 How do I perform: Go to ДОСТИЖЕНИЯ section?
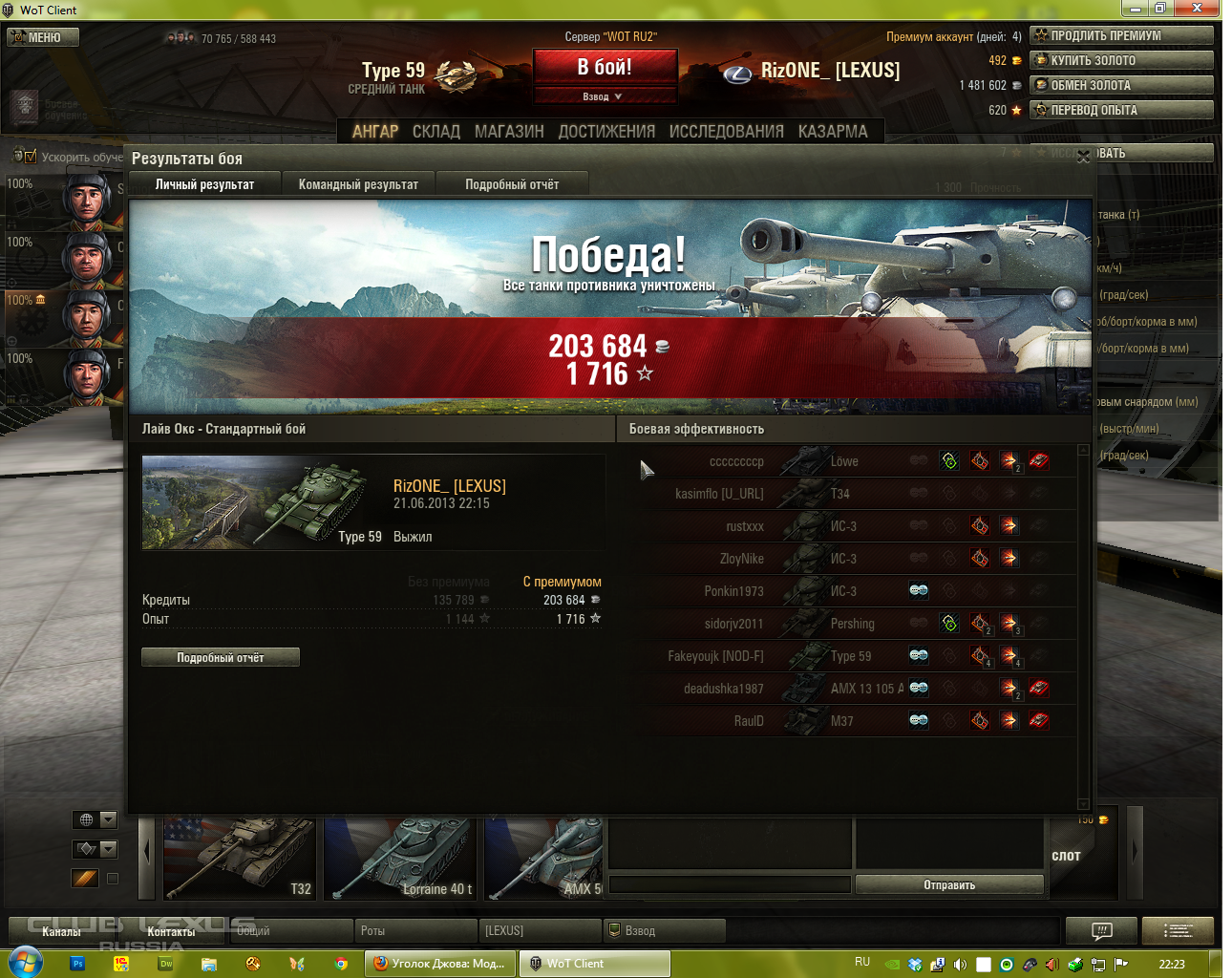pos(606,132)
